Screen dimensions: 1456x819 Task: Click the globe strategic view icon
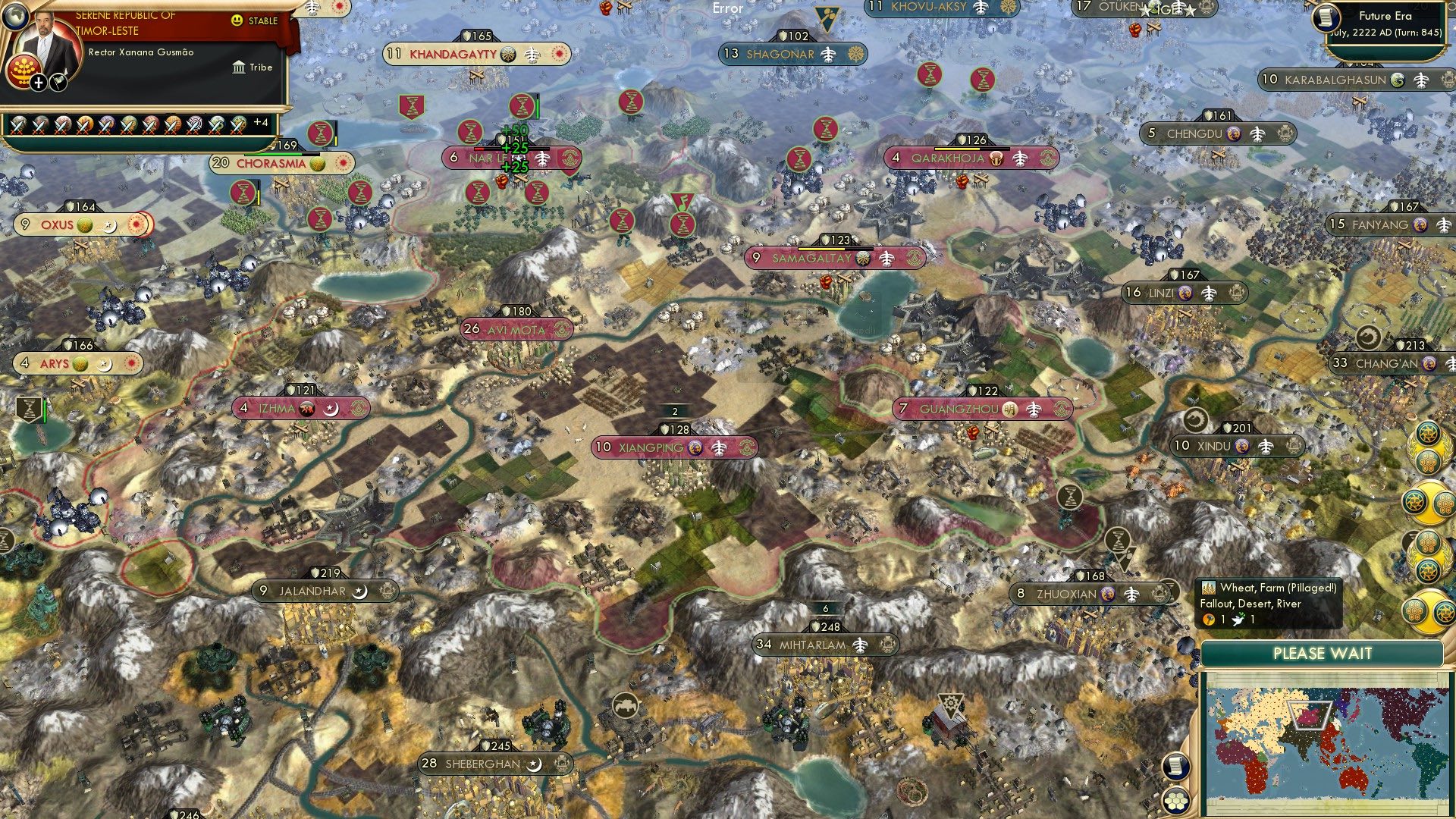point(17,17)
